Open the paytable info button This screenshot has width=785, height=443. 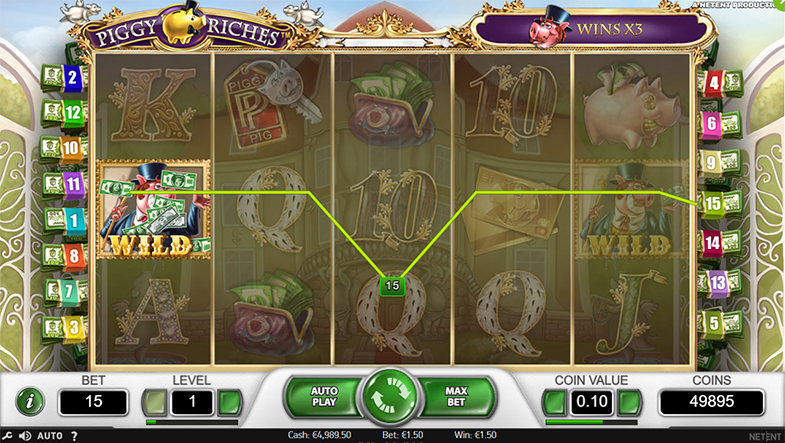pos(31,401)
